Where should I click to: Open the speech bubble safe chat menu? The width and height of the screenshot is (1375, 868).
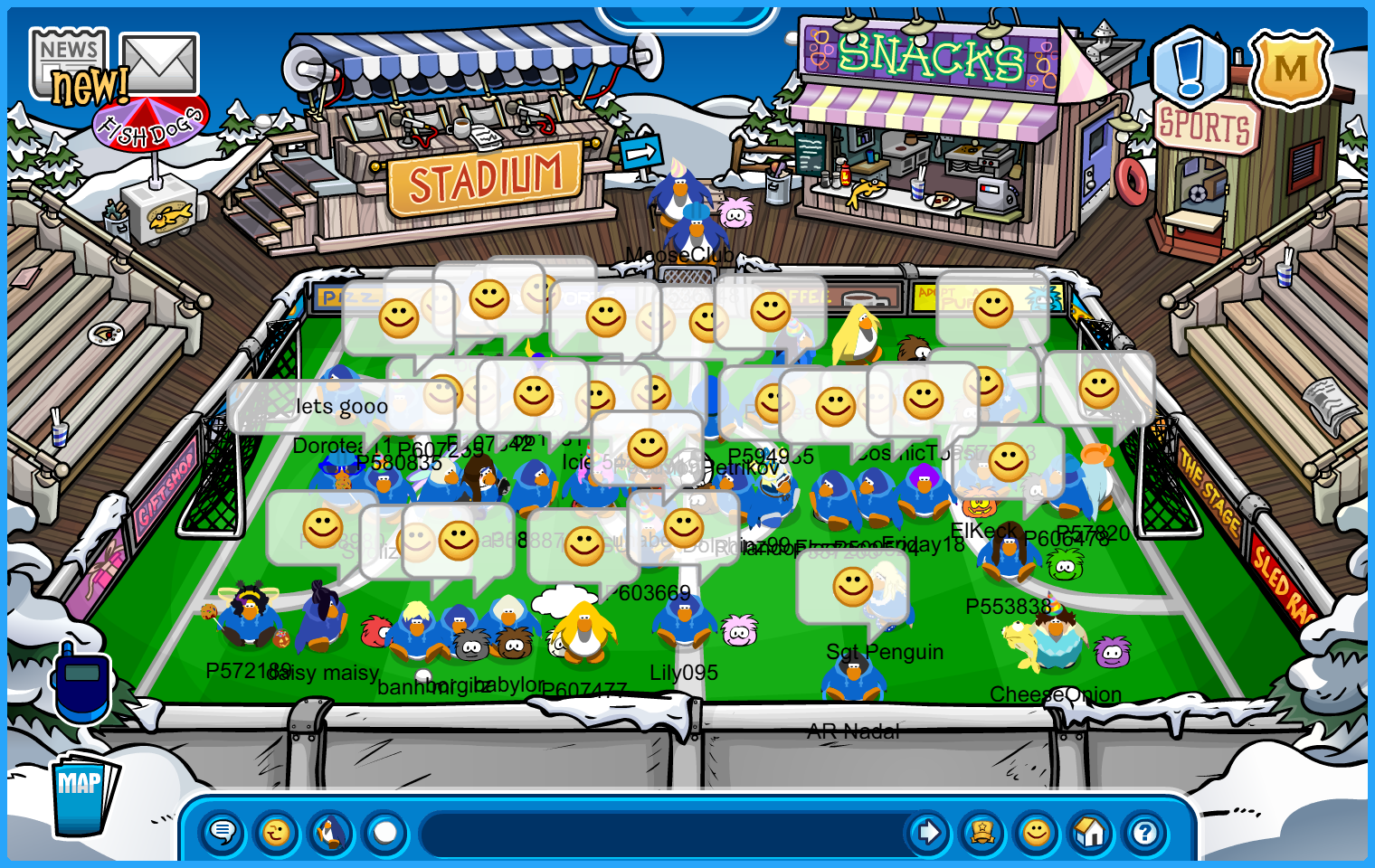click(x=223, y=832)
